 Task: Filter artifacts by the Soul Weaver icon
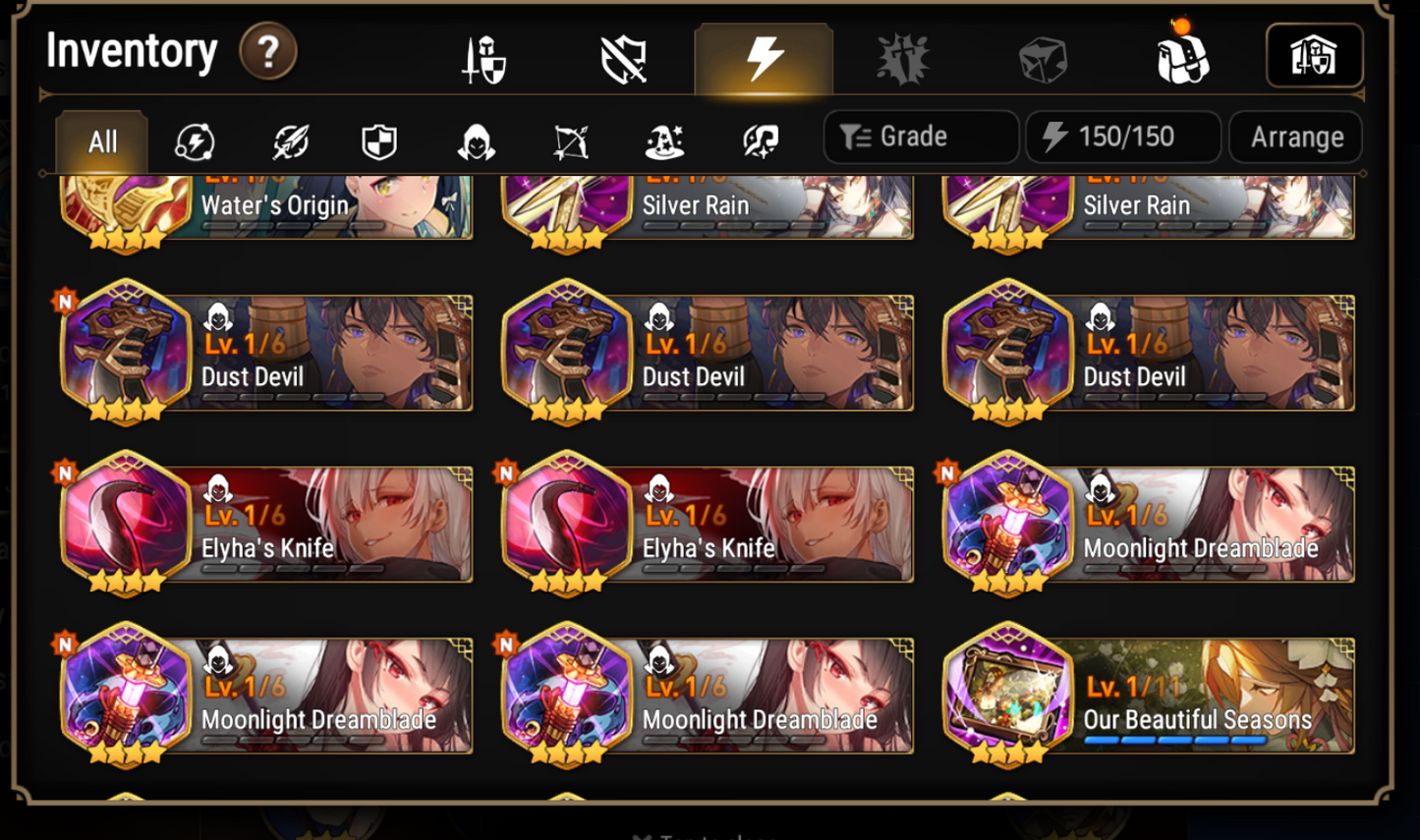pyautogui.click(x=760, y=141)
